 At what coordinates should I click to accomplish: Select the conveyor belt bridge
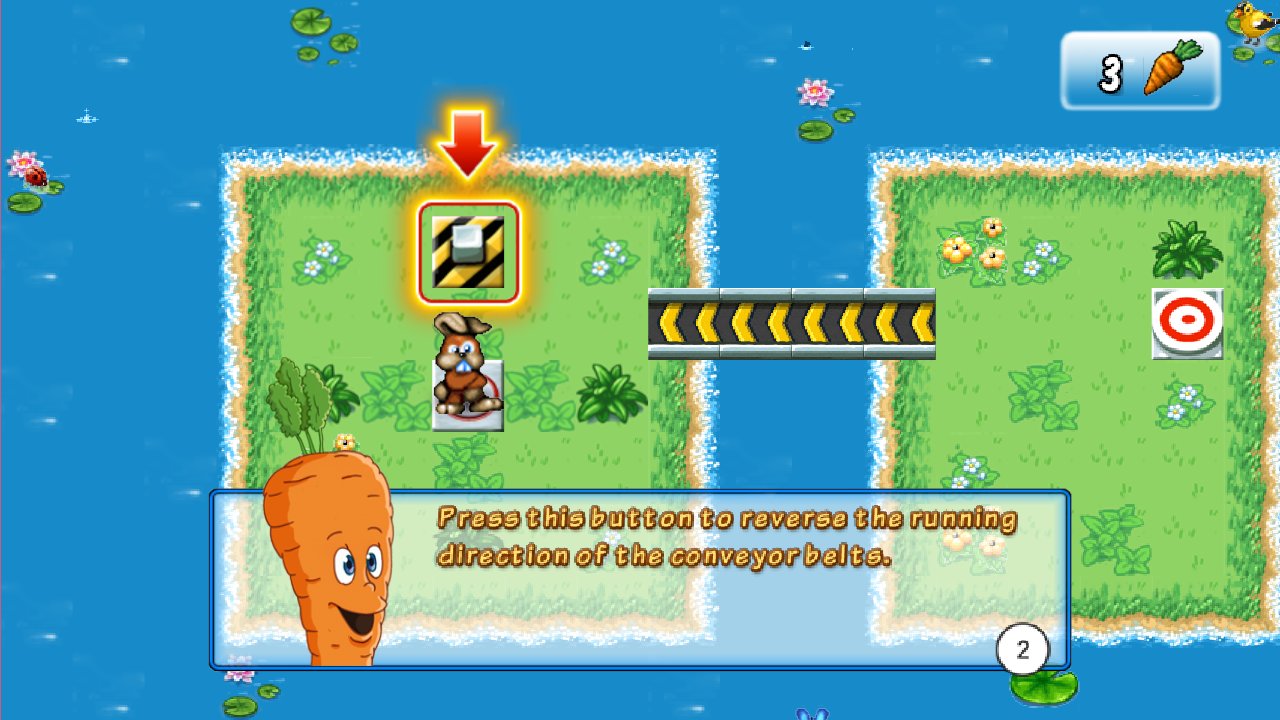click(792, 322)
